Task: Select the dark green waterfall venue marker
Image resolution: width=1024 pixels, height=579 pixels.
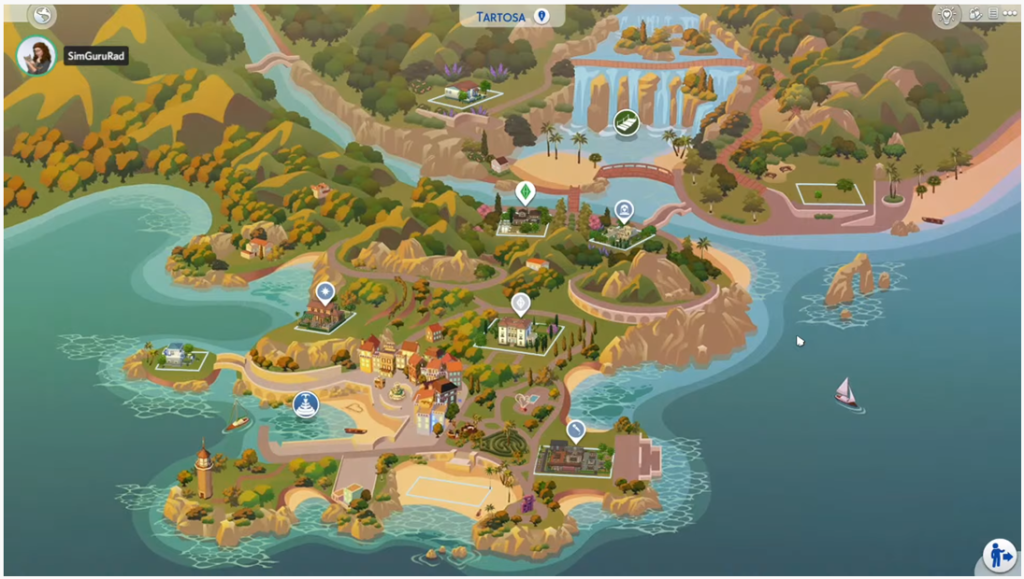Action: (627, 123)
